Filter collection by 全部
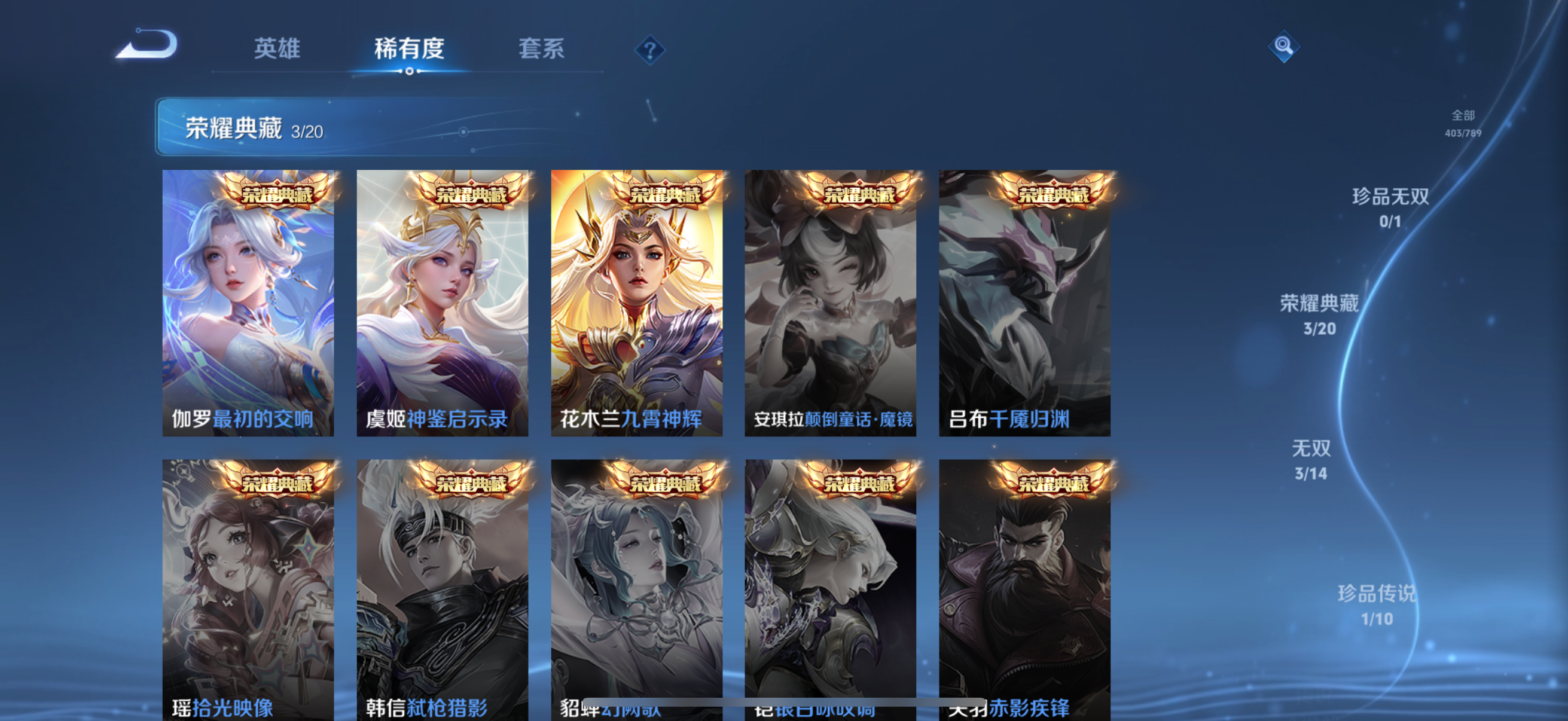 (x=1464, y=122)
